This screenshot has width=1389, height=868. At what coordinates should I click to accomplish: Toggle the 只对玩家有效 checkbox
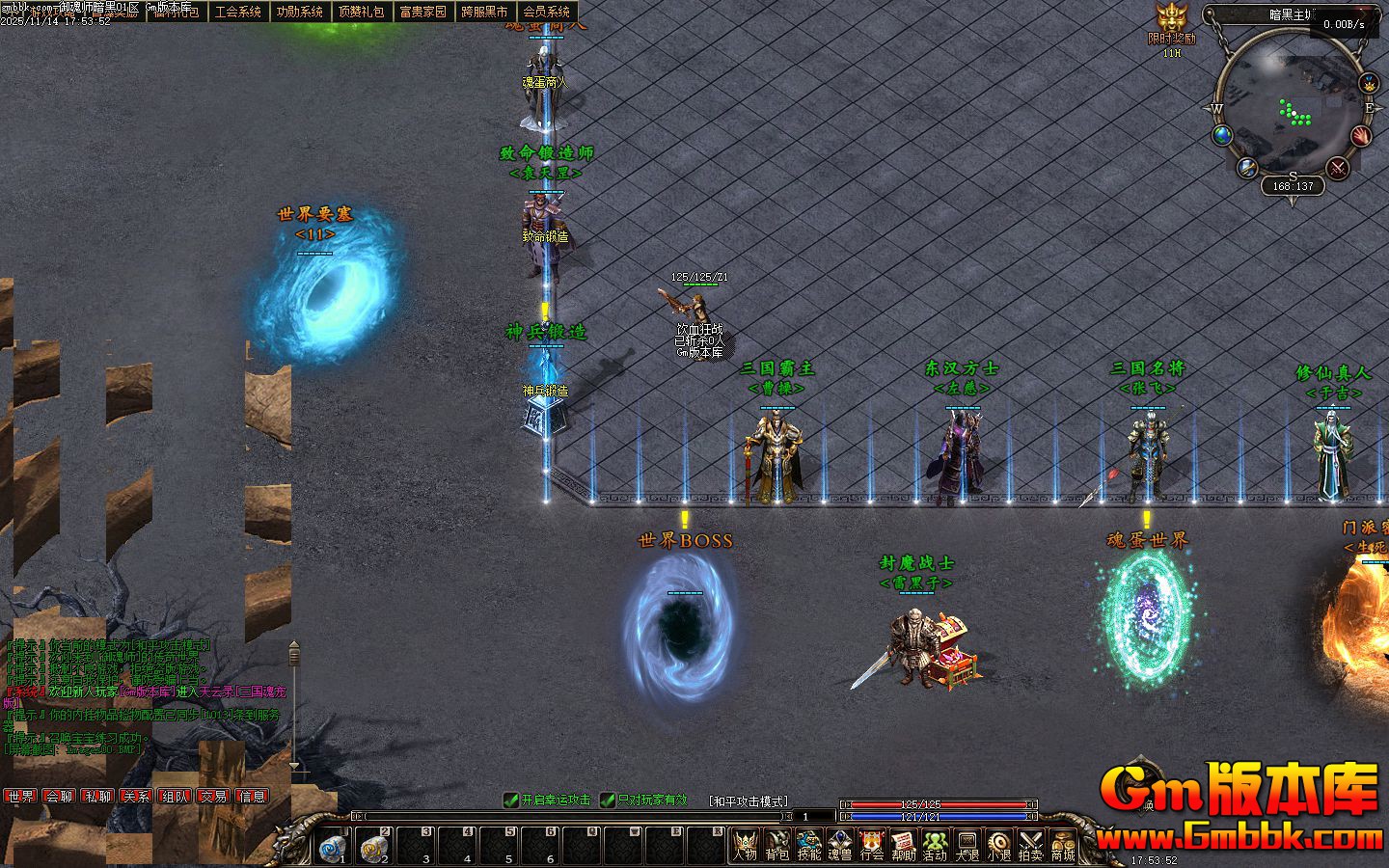click(x=609, y=800)
